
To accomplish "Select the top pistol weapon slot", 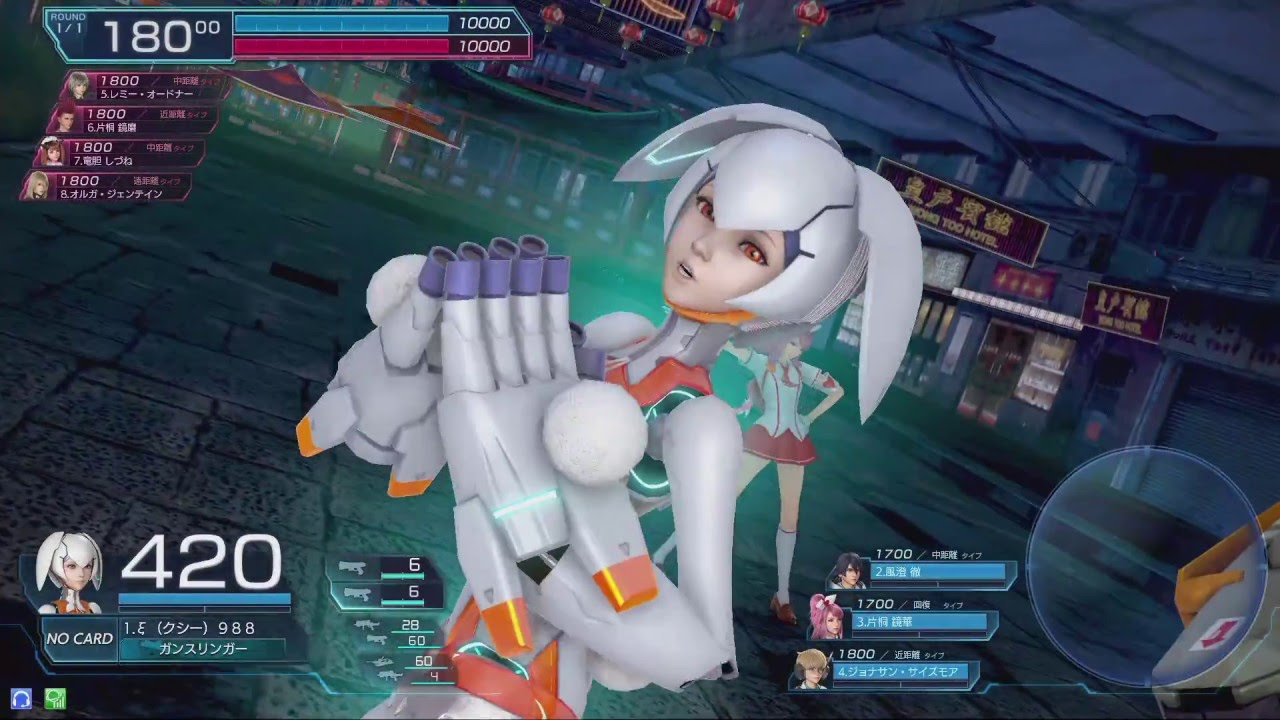I will tap(386, 567).
